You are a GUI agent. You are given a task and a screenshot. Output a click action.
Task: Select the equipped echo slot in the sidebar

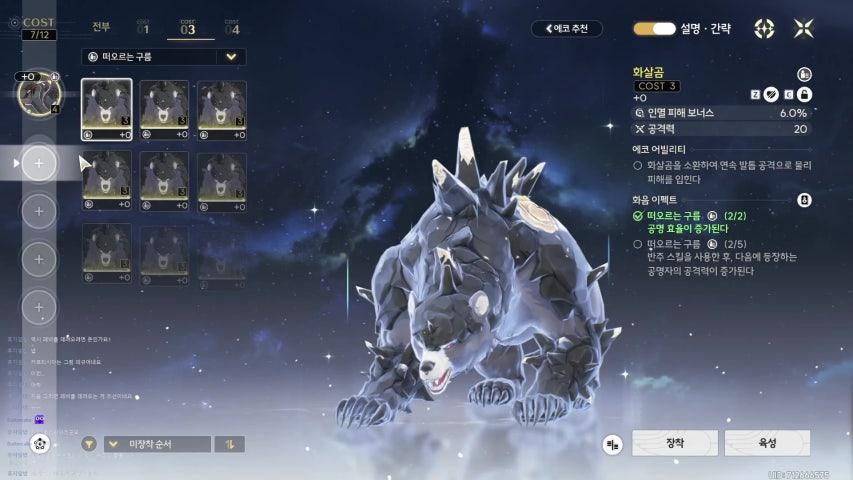coord(38,94)
